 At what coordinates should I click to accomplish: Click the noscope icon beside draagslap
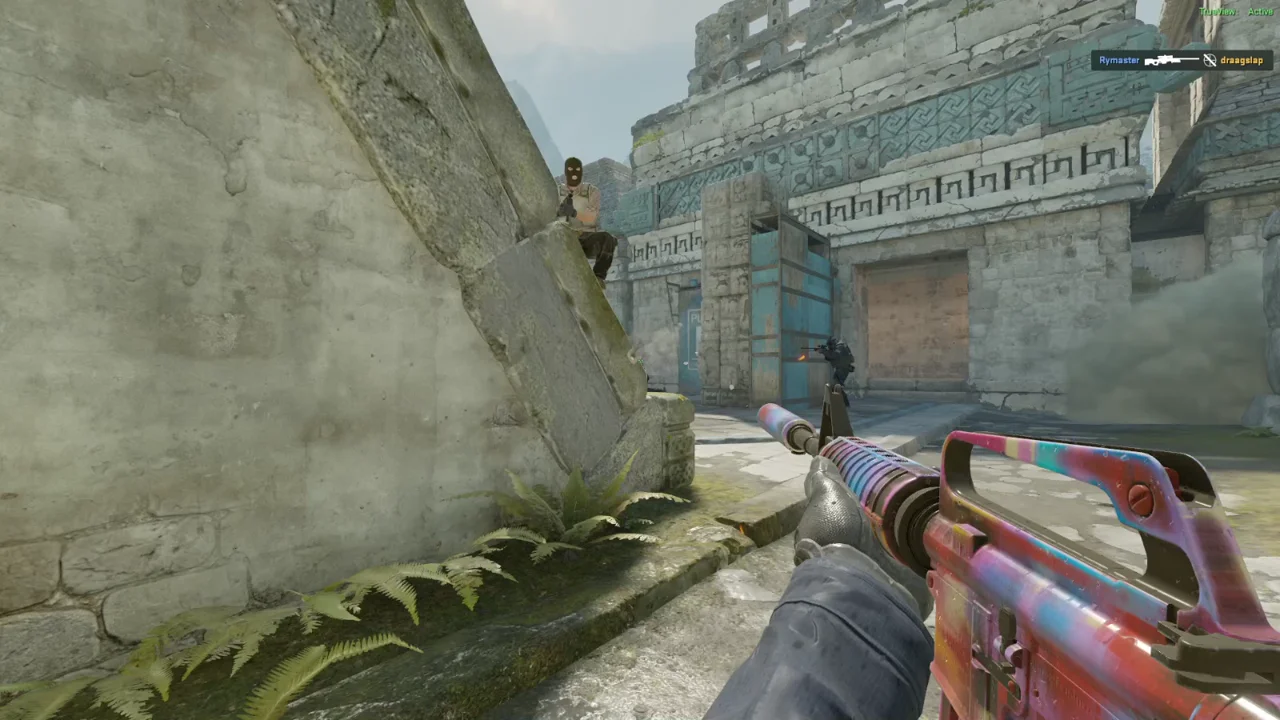click(x=1209, y=60)
